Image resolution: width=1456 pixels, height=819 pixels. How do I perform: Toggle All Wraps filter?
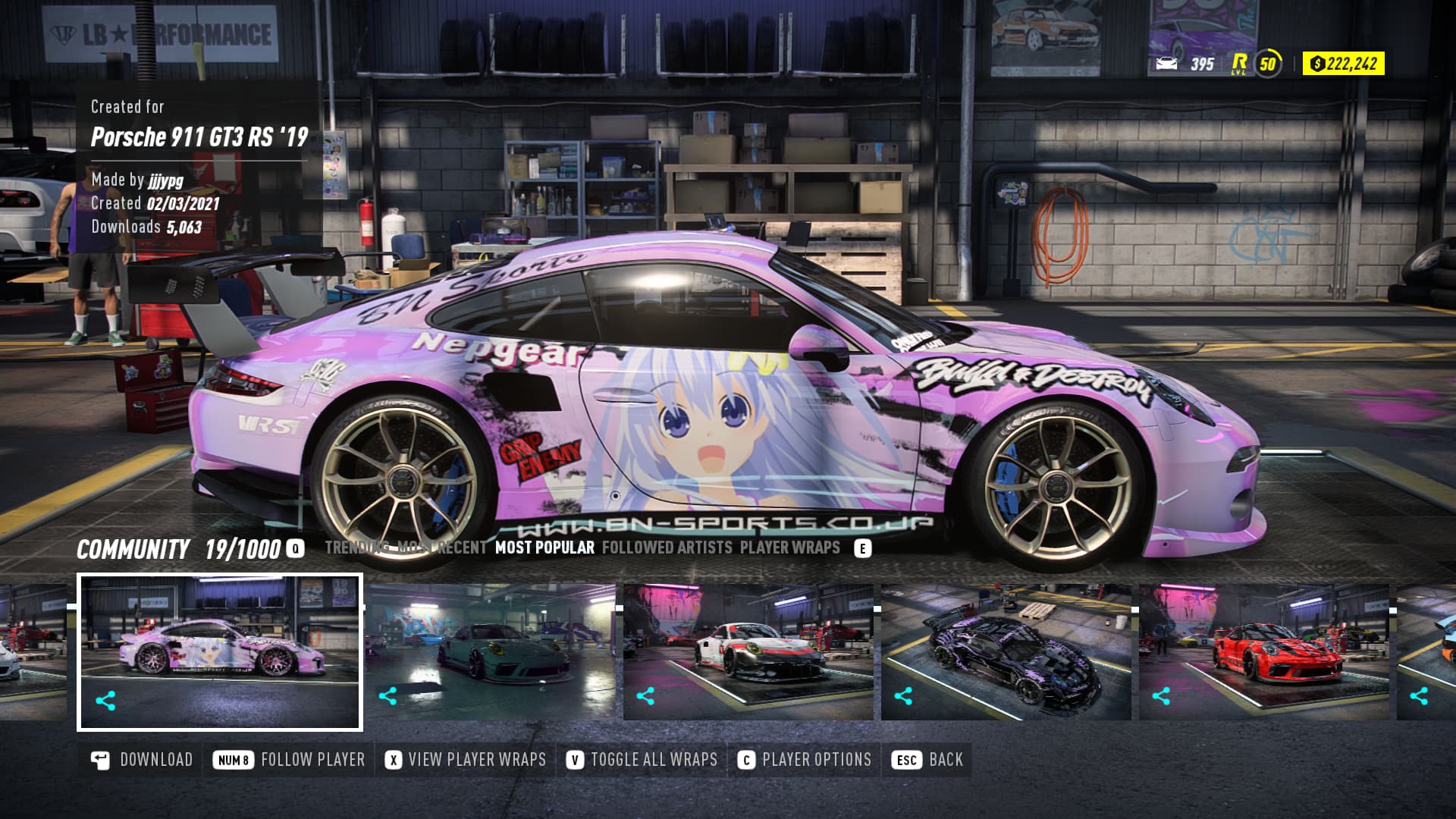(x=642, y=760)
